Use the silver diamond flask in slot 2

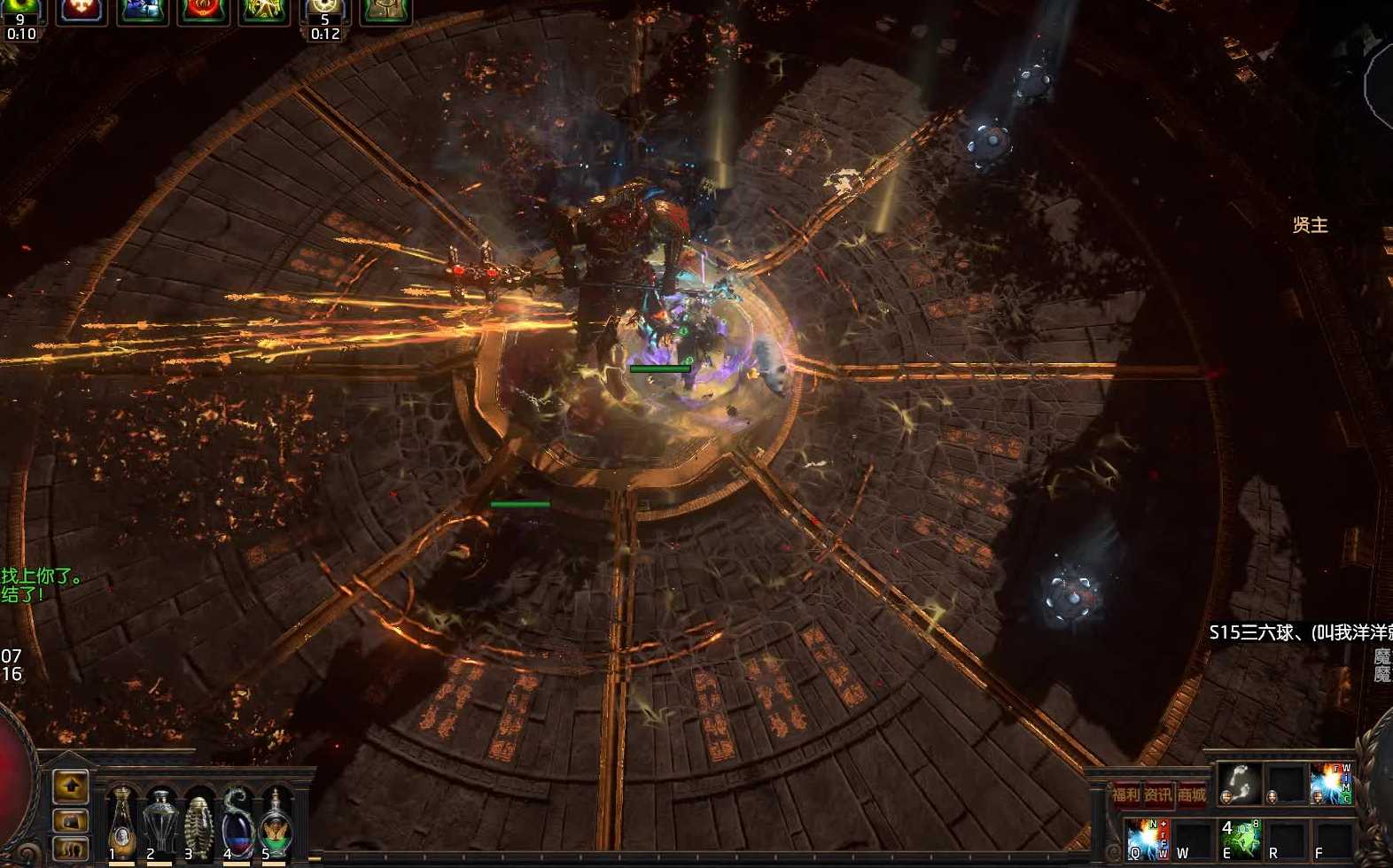click(x=160, y=823)
